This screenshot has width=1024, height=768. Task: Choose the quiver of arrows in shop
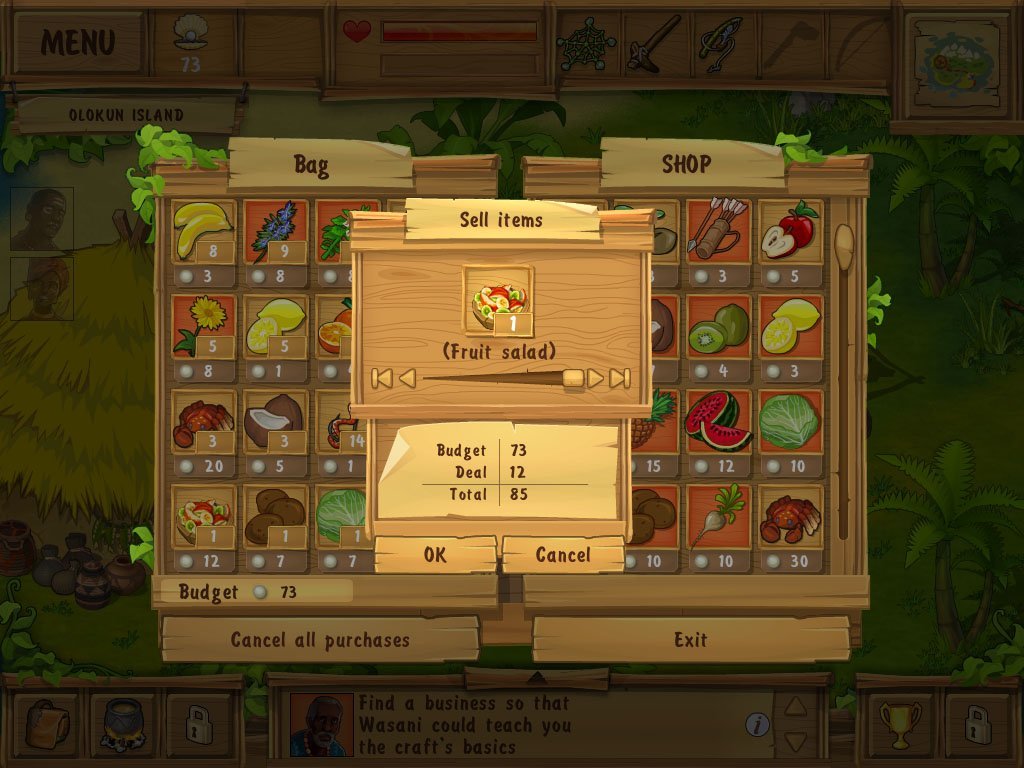pyautogui.click(x=717, y=232)
